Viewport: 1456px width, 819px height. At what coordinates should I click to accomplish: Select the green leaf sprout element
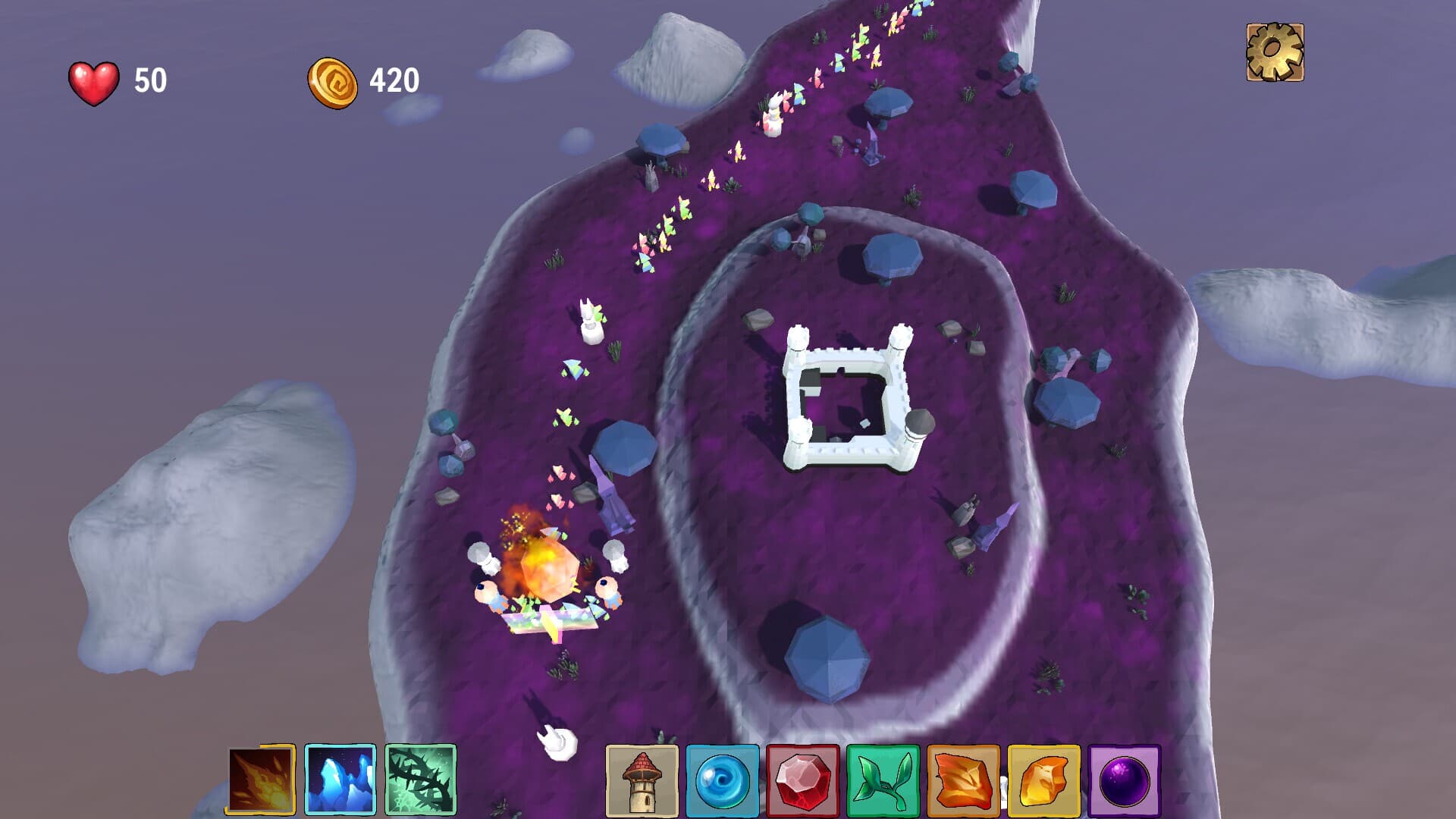883,781
